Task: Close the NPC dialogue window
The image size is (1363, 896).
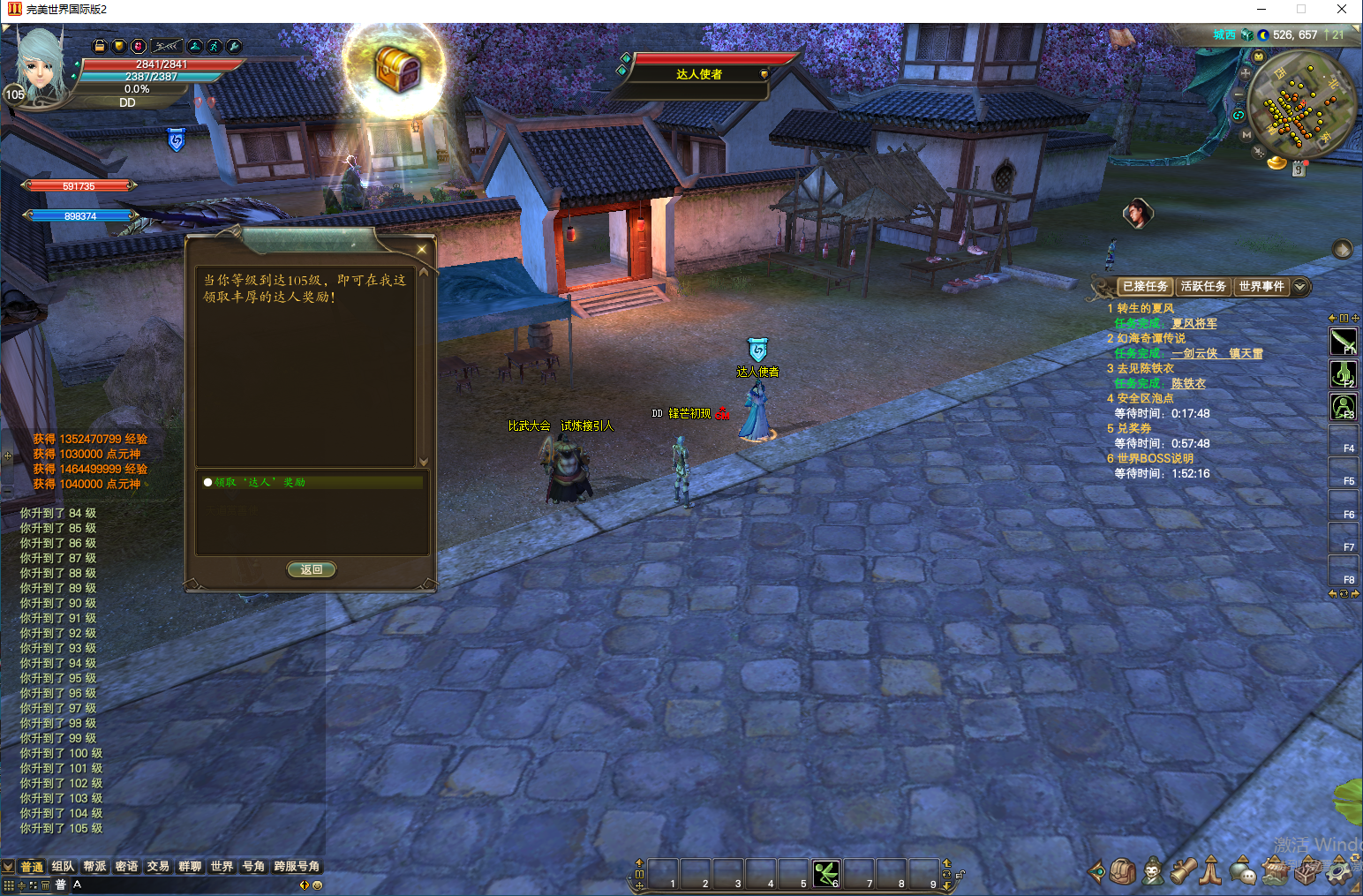Action: coord(422,250)
